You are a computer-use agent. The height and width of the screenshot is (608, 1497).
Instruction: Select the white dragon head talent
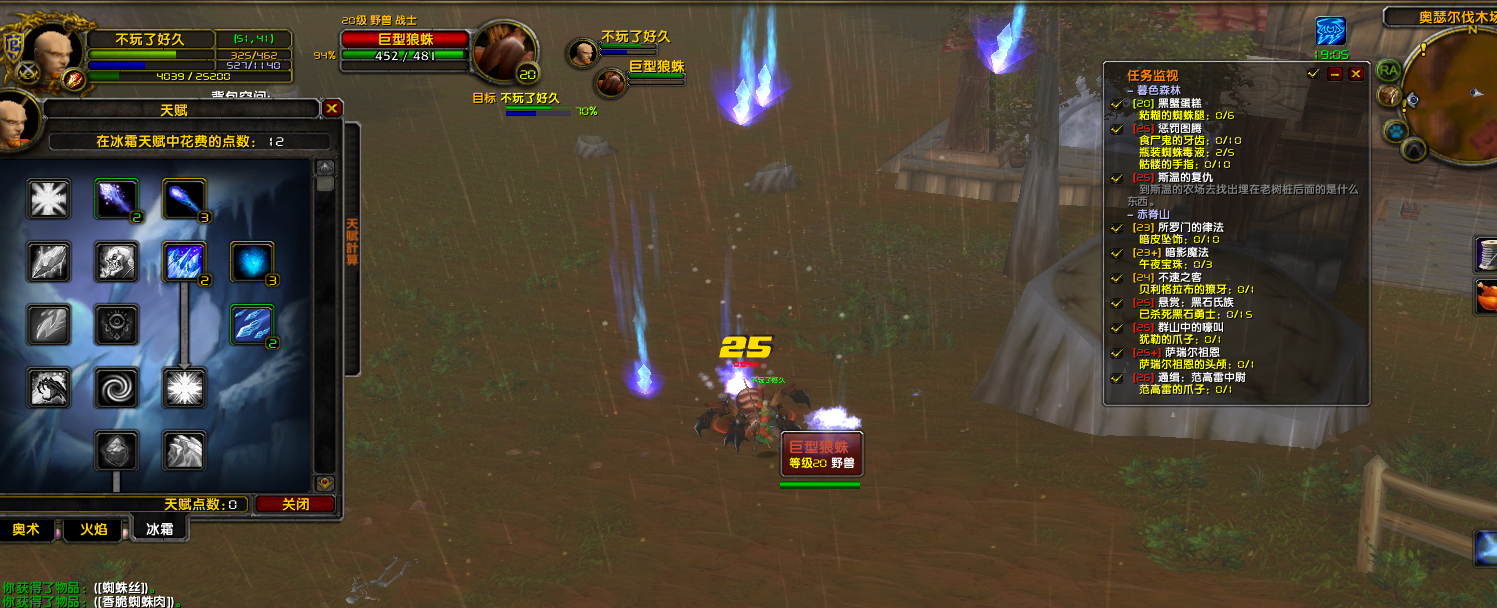[x=48, y=388]
